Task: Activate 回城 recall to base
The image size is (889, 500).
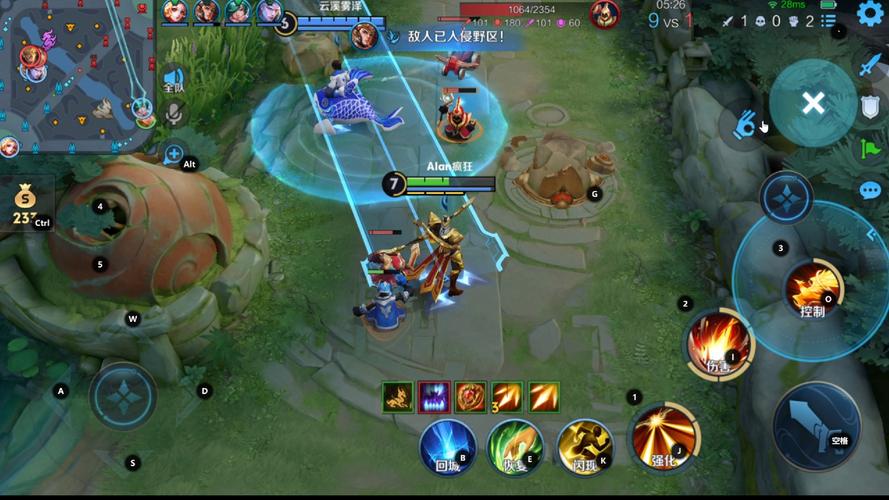Action: 447,446
